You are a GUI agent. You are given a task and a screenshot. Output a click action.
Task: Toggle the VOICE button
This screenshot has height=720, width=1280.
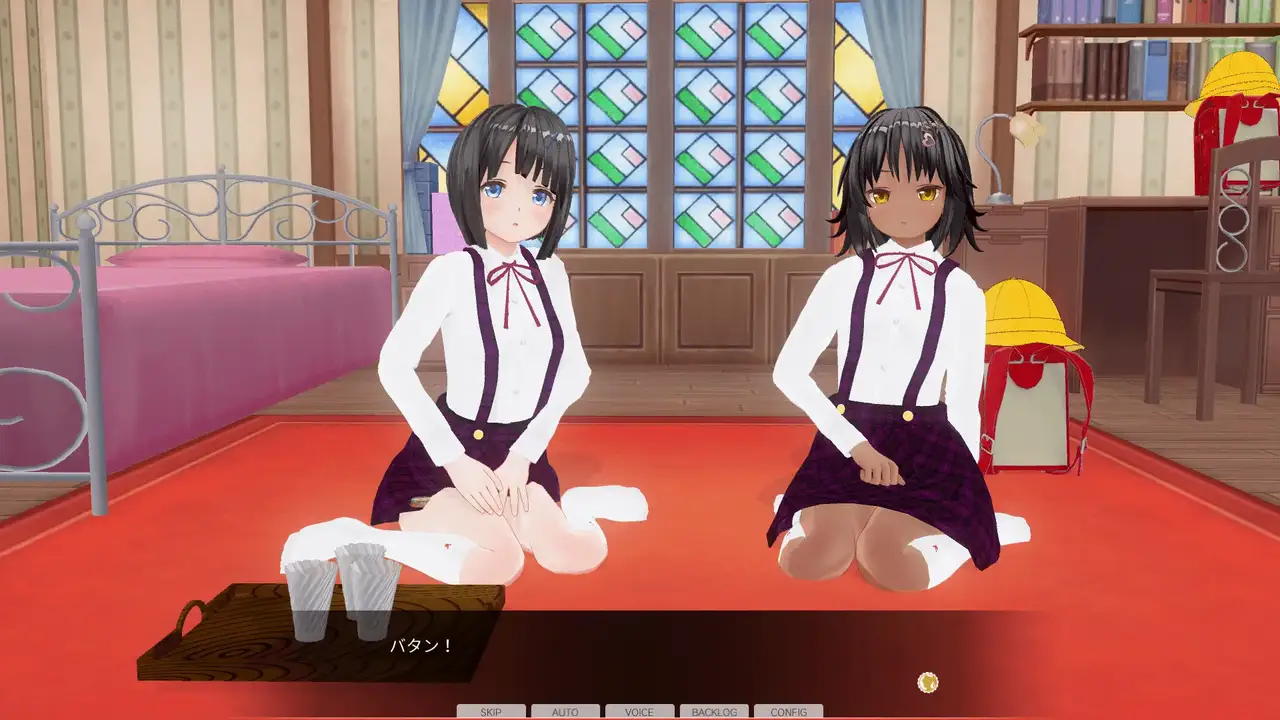click(639, 712)
